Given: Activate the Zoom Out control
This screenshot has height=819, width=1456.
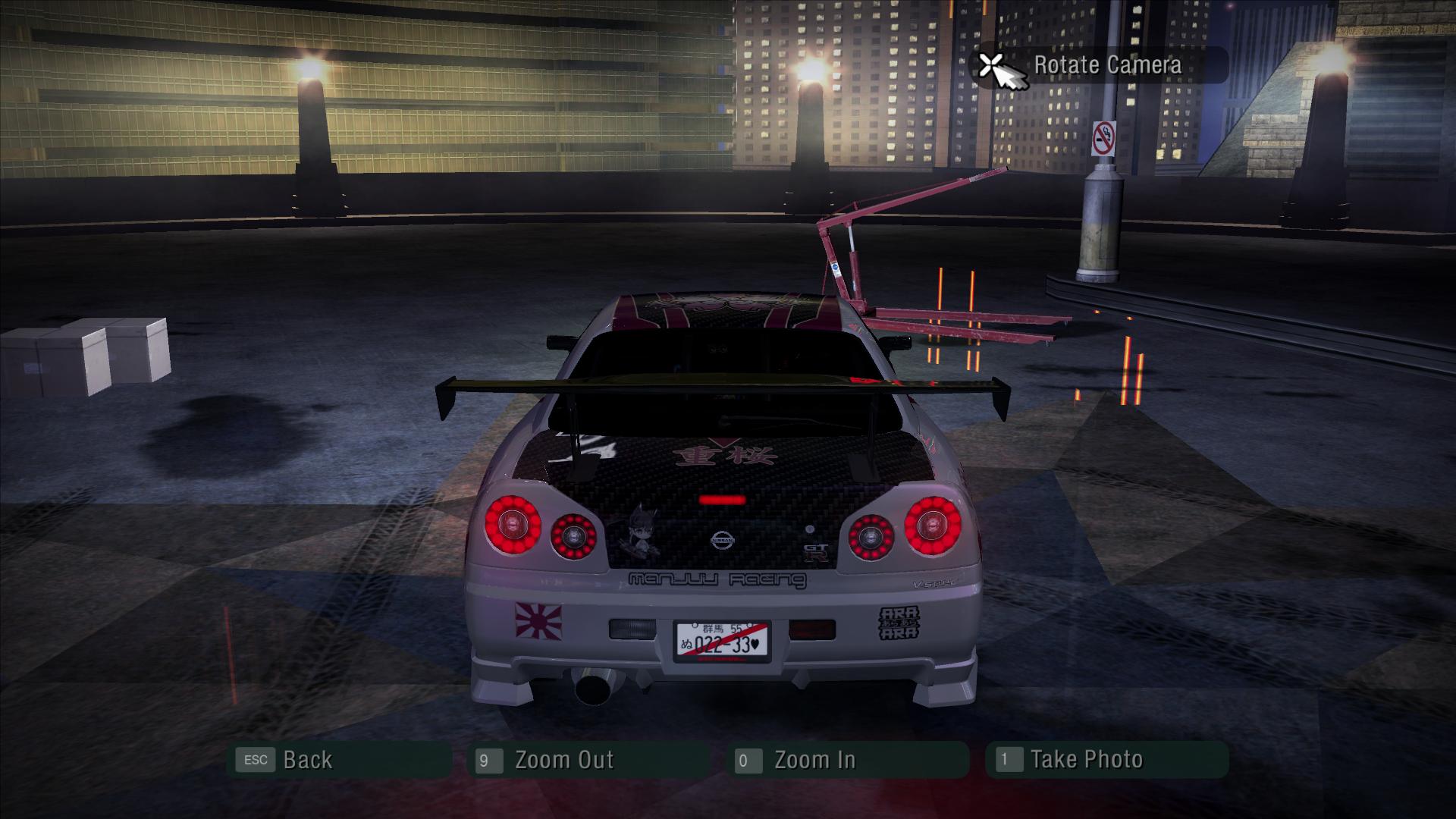Looking at the screenshot, I should pos(565,759).
